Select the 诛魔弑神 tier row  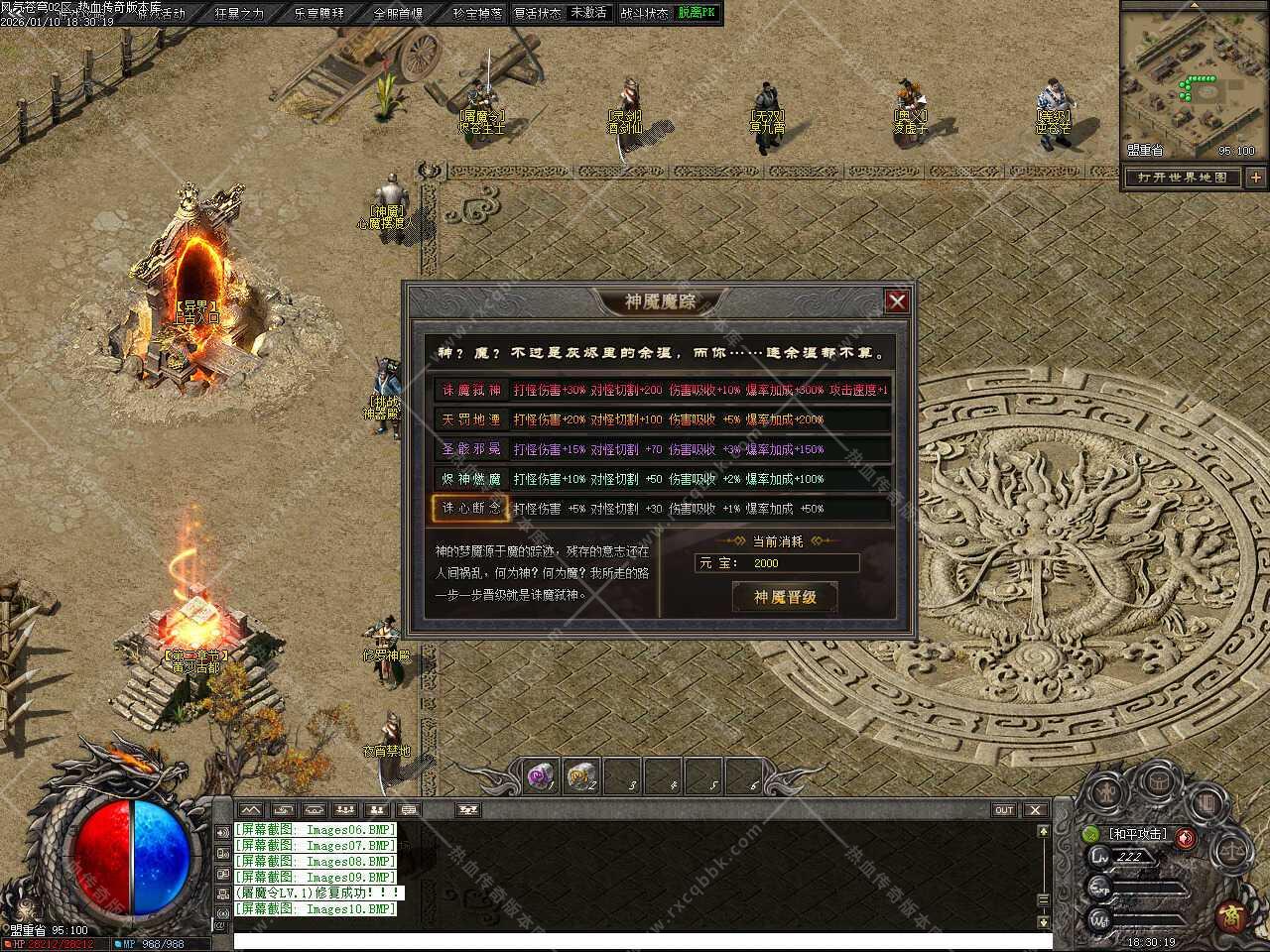tap(471, 390)
